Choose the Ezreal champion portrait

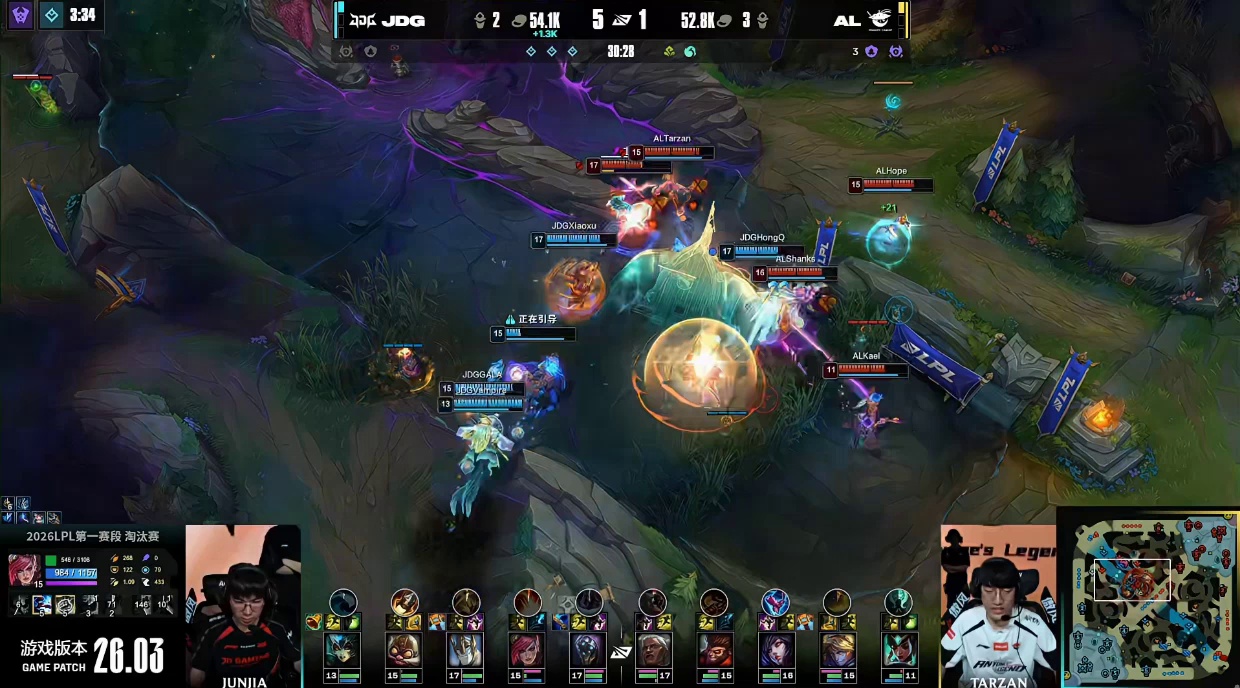[837, 649]
